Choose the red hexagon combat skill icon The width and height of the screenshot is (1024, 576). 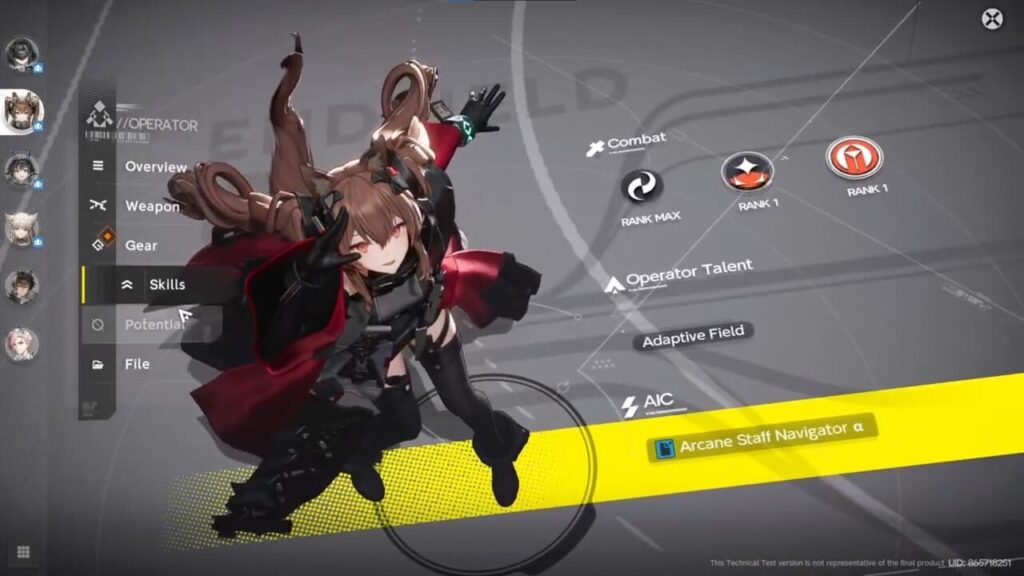854,157
